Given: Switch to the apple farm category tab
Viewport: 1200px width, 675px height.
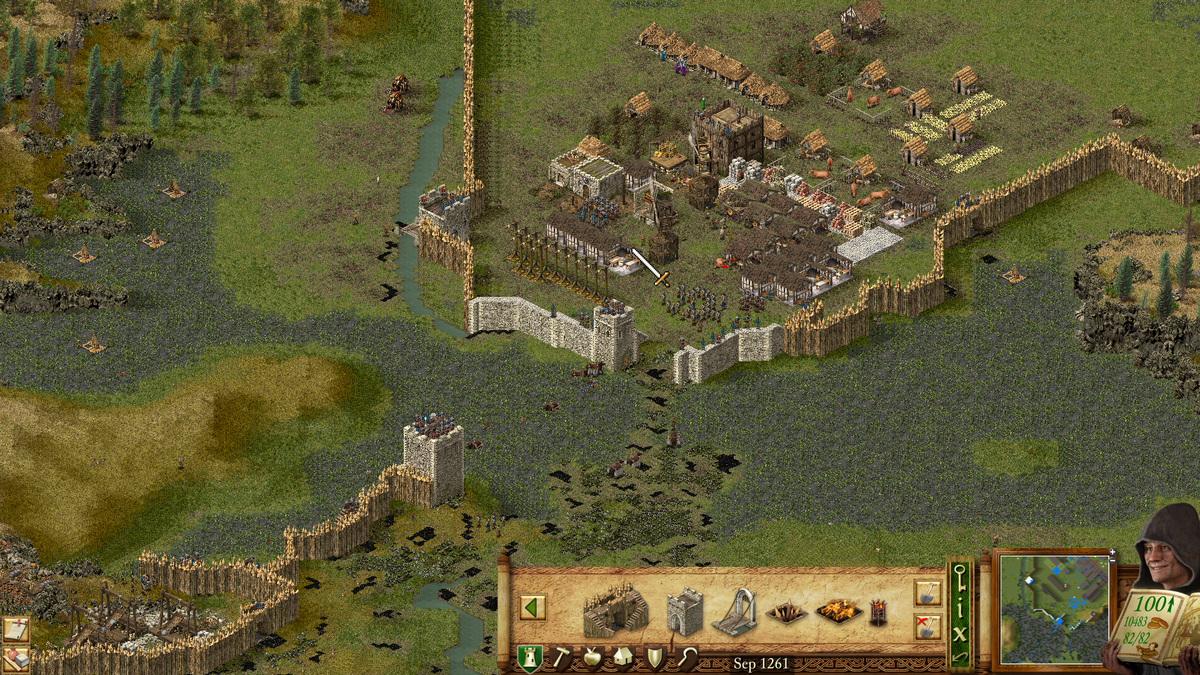Looking at the screenshot, I should tap(592, 658).
